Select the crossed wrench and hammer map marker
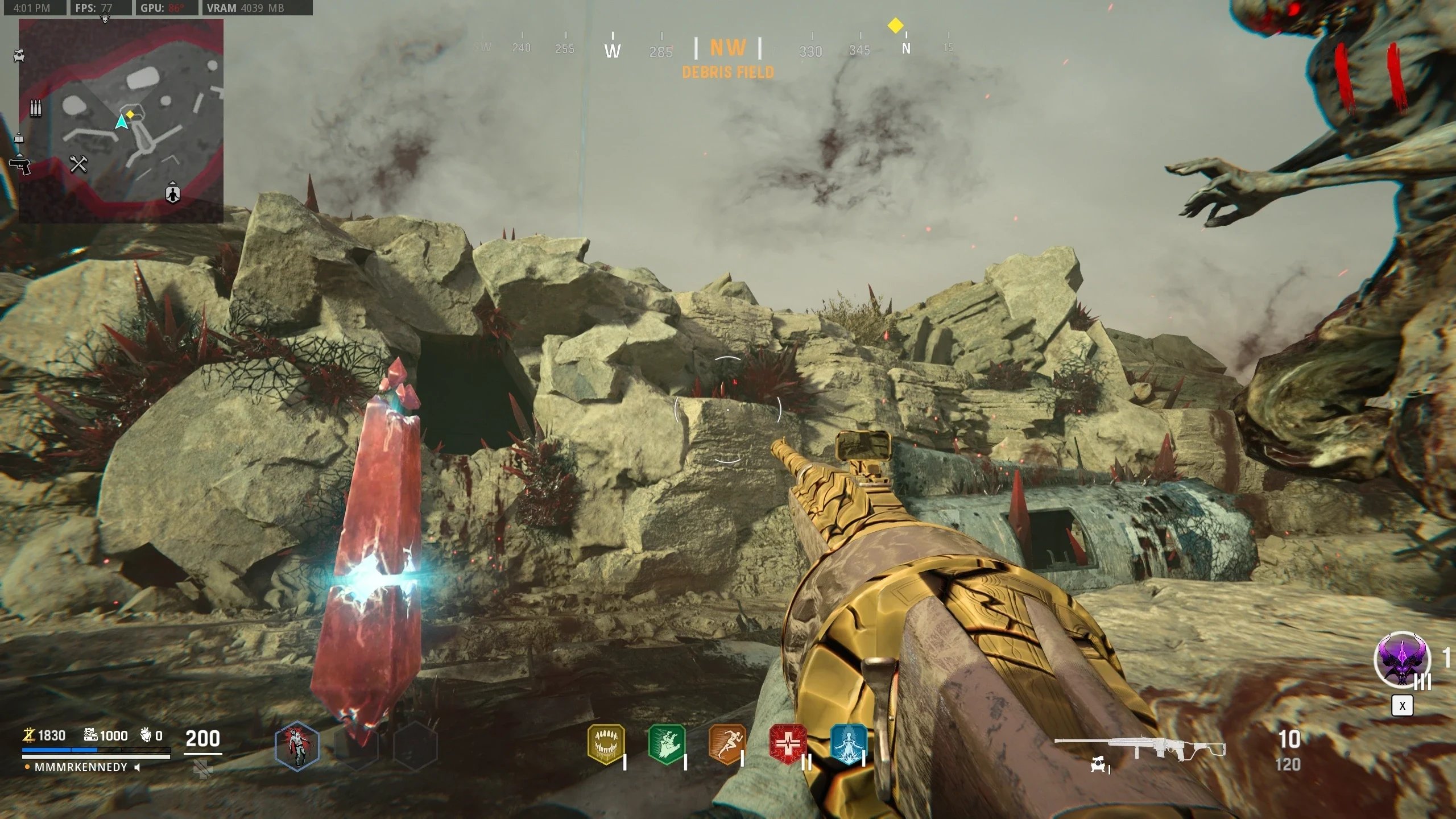1456x819 pixels. [x=78, y=164]
